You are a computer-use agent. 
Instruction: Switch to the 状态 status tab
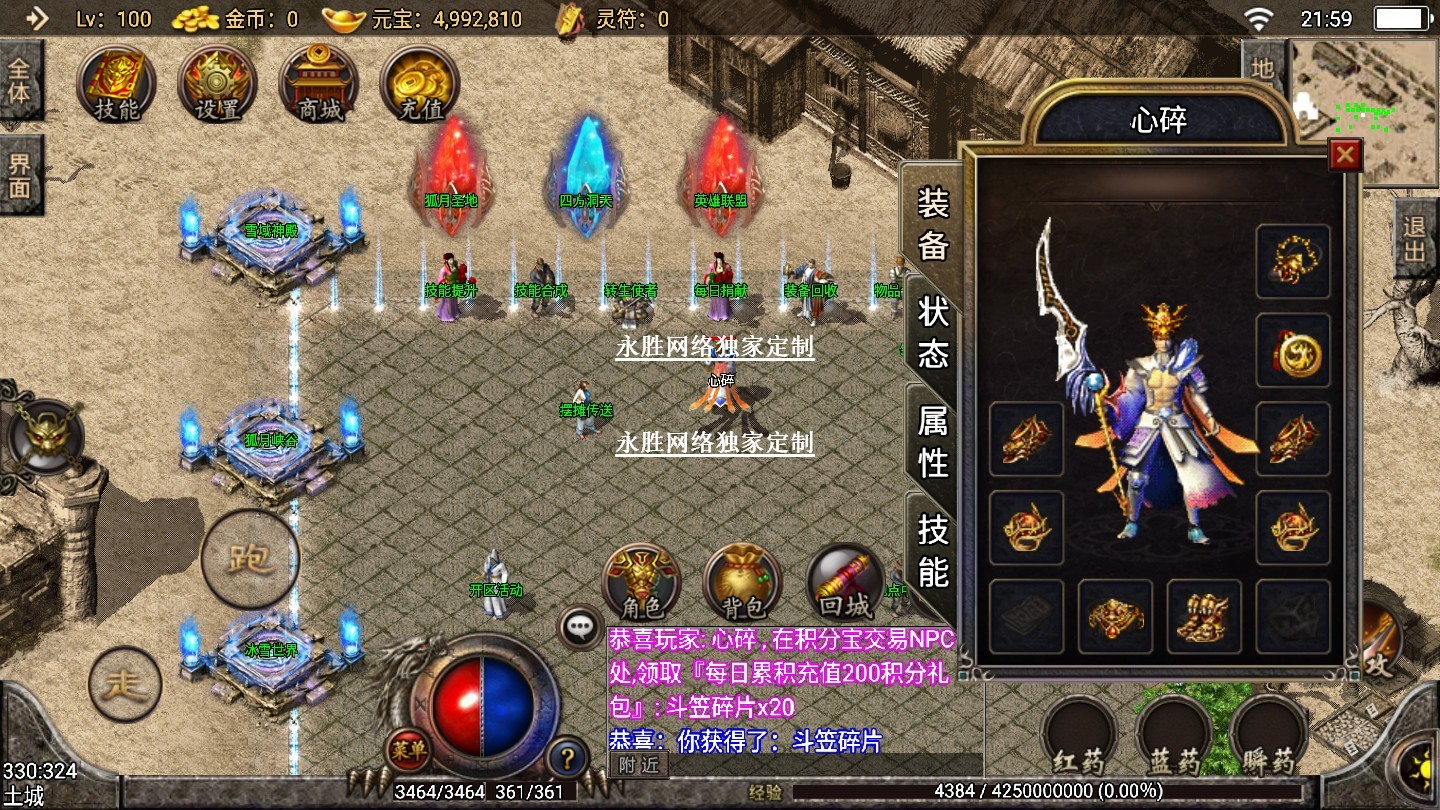(933, 333)
